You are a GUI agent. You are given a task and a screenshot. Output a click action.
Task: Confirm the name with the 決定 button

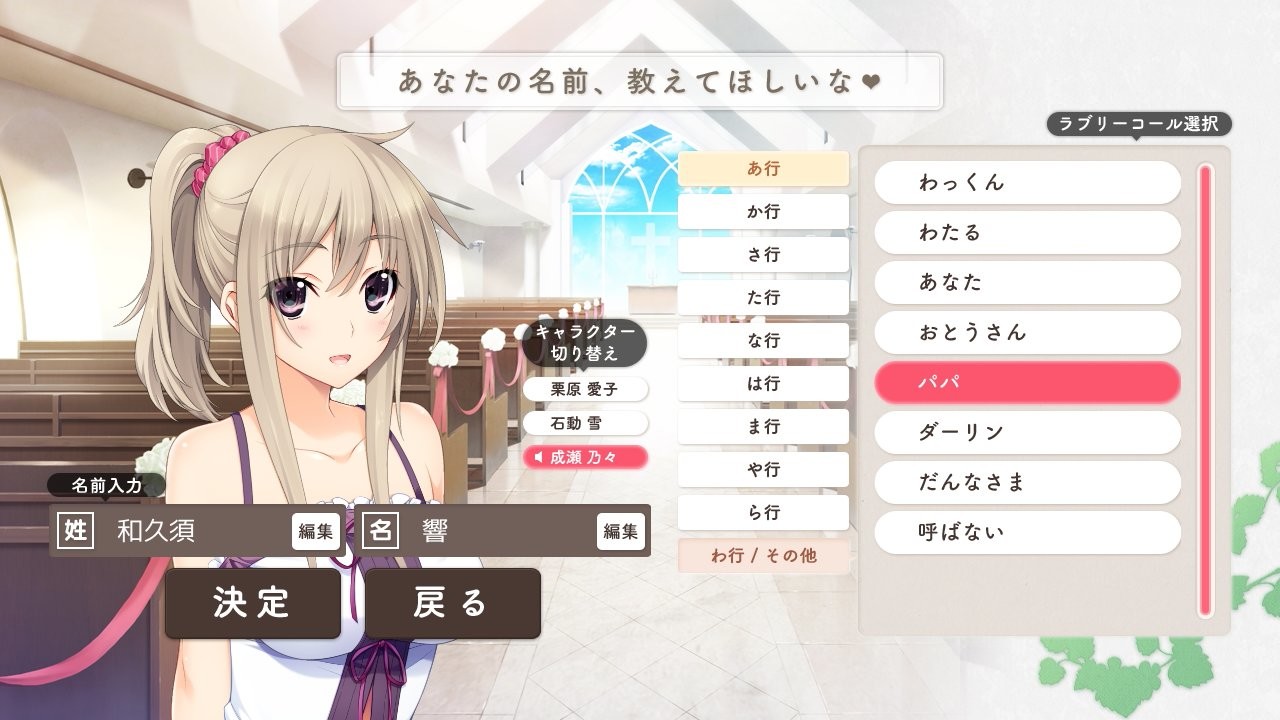click(253, 604)
